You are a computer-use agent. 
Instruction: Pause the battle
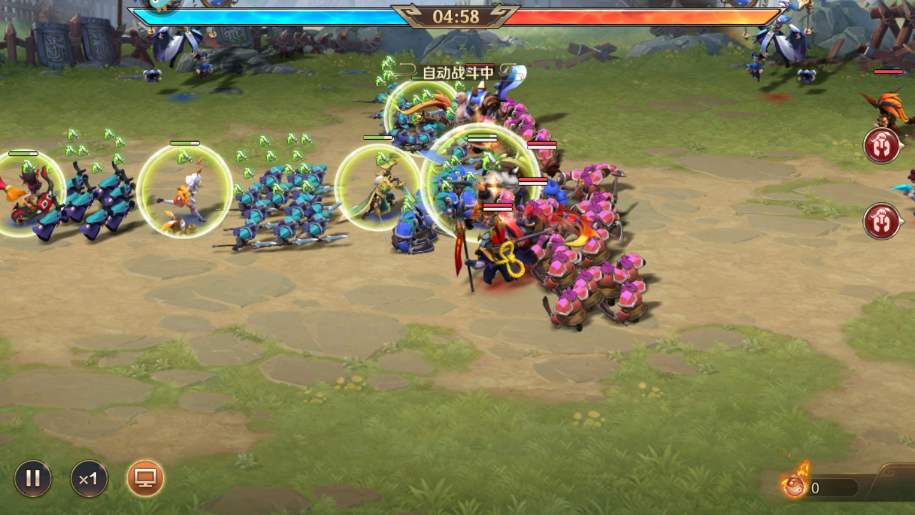click(32, 479)
